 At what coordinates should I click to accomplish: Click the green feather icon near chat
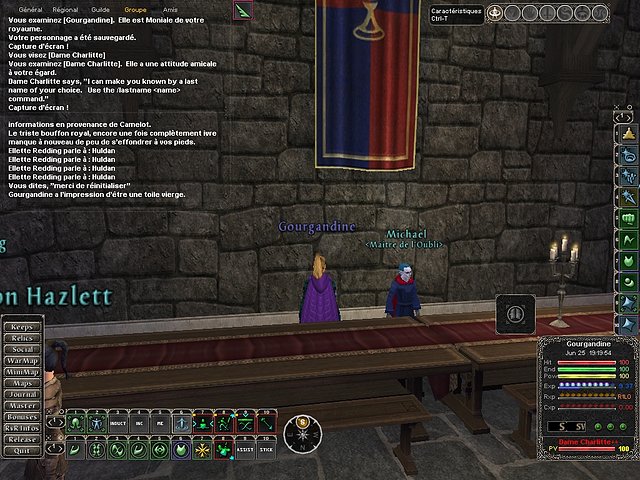(x=245, y=10)
